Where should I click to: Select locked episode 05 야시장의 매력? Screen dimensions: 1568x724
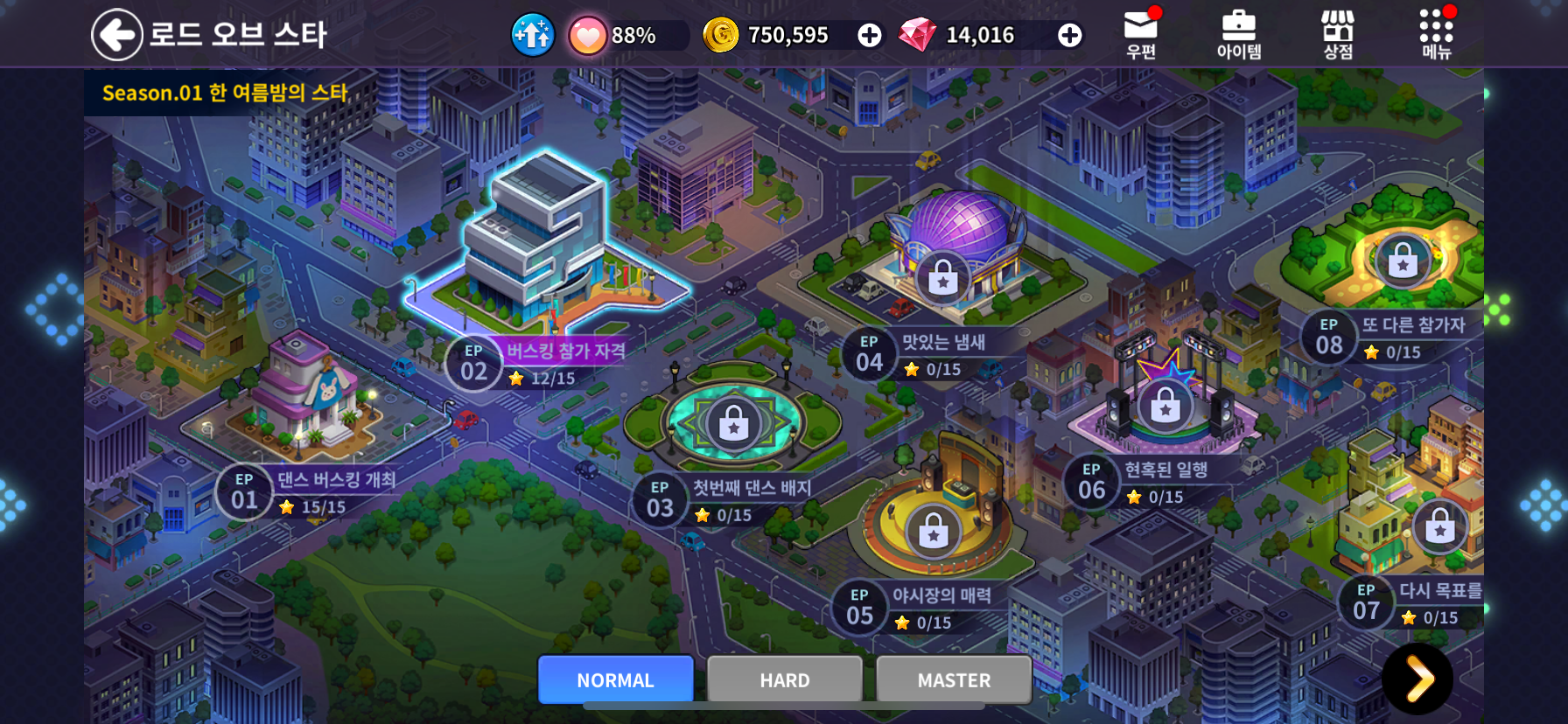coord(933,532)
